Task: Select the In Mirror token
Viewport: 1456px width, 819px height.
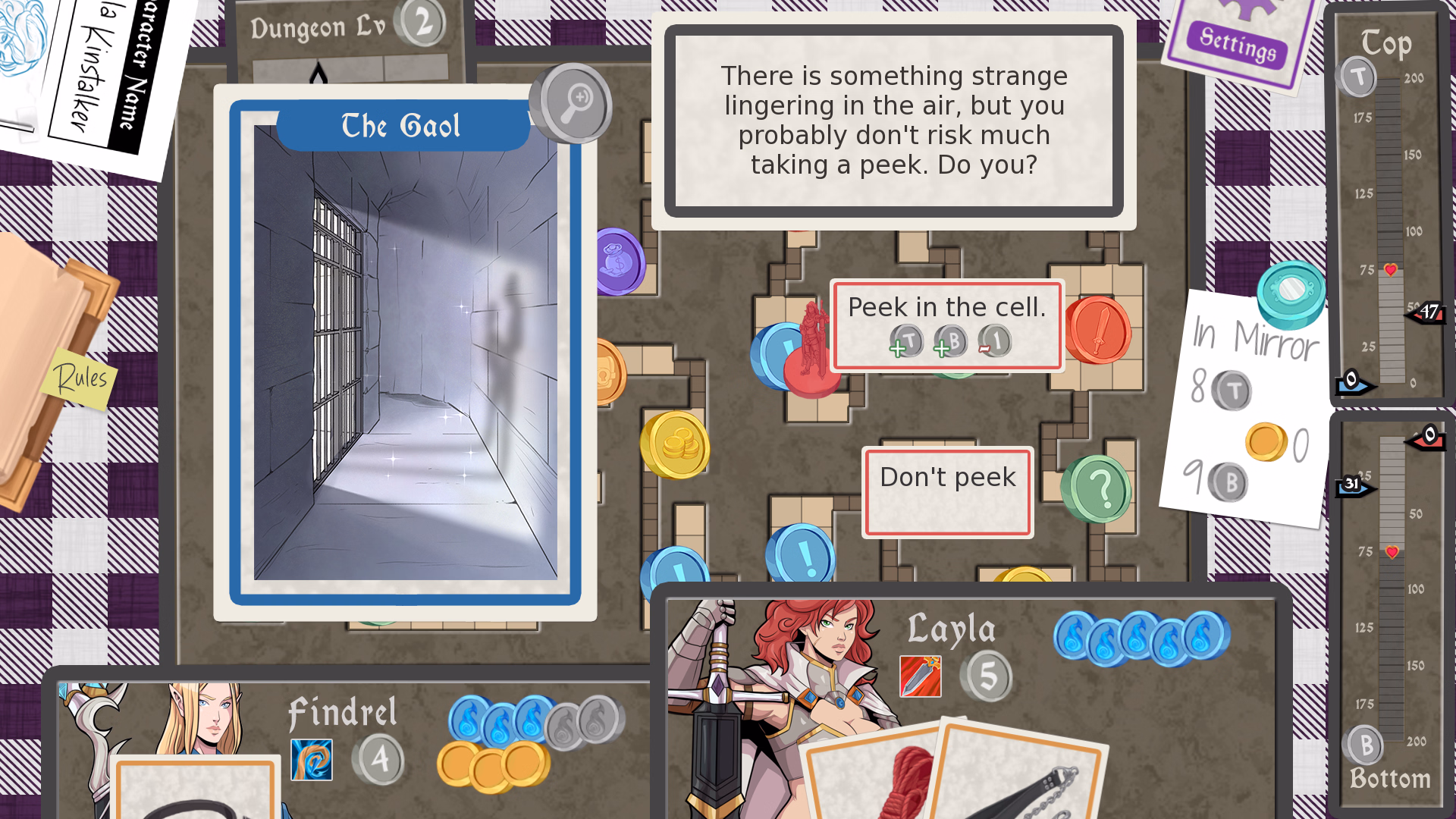Action: point(1291,292)
